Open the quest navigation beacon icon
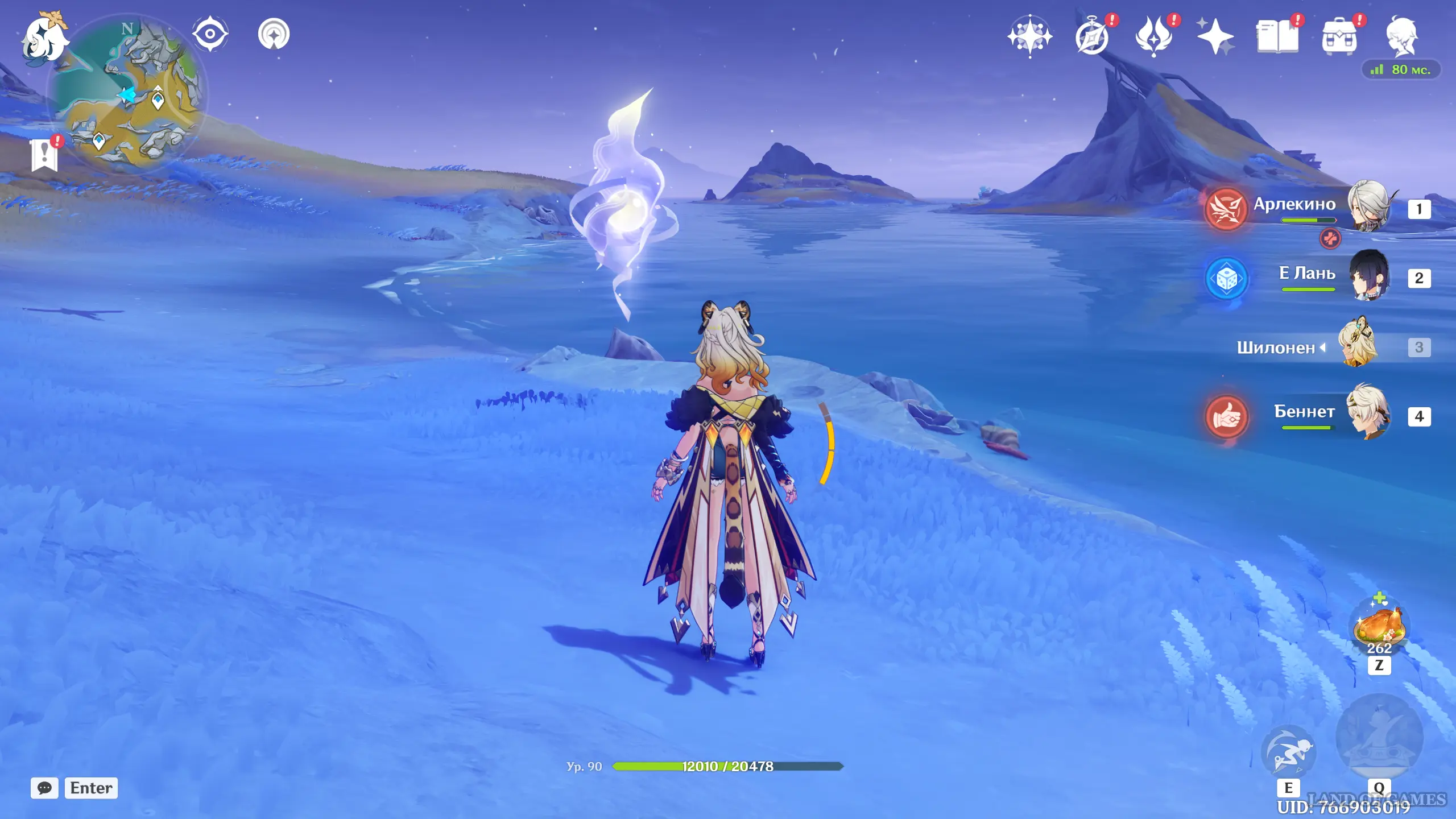The image size is (1456, 819). coord(274,34)
